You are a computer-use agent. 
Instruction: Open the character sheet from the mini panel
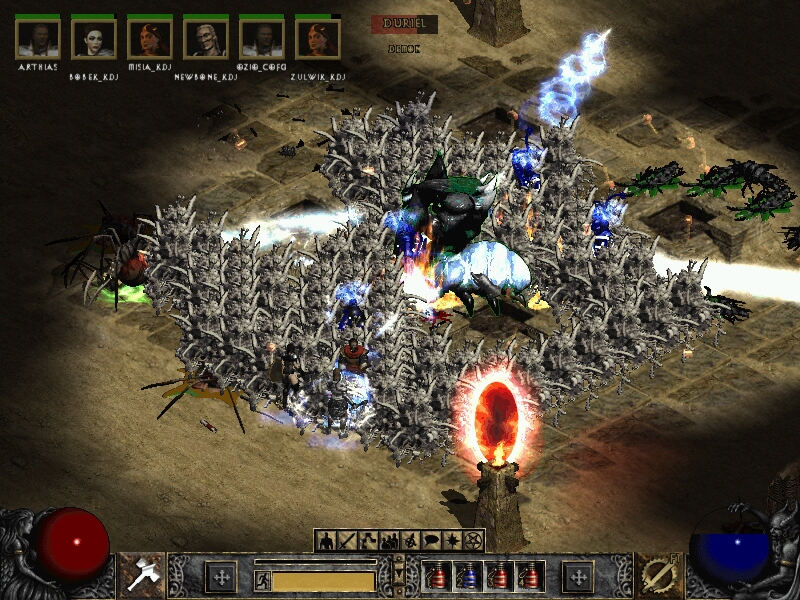click(326, 541)
